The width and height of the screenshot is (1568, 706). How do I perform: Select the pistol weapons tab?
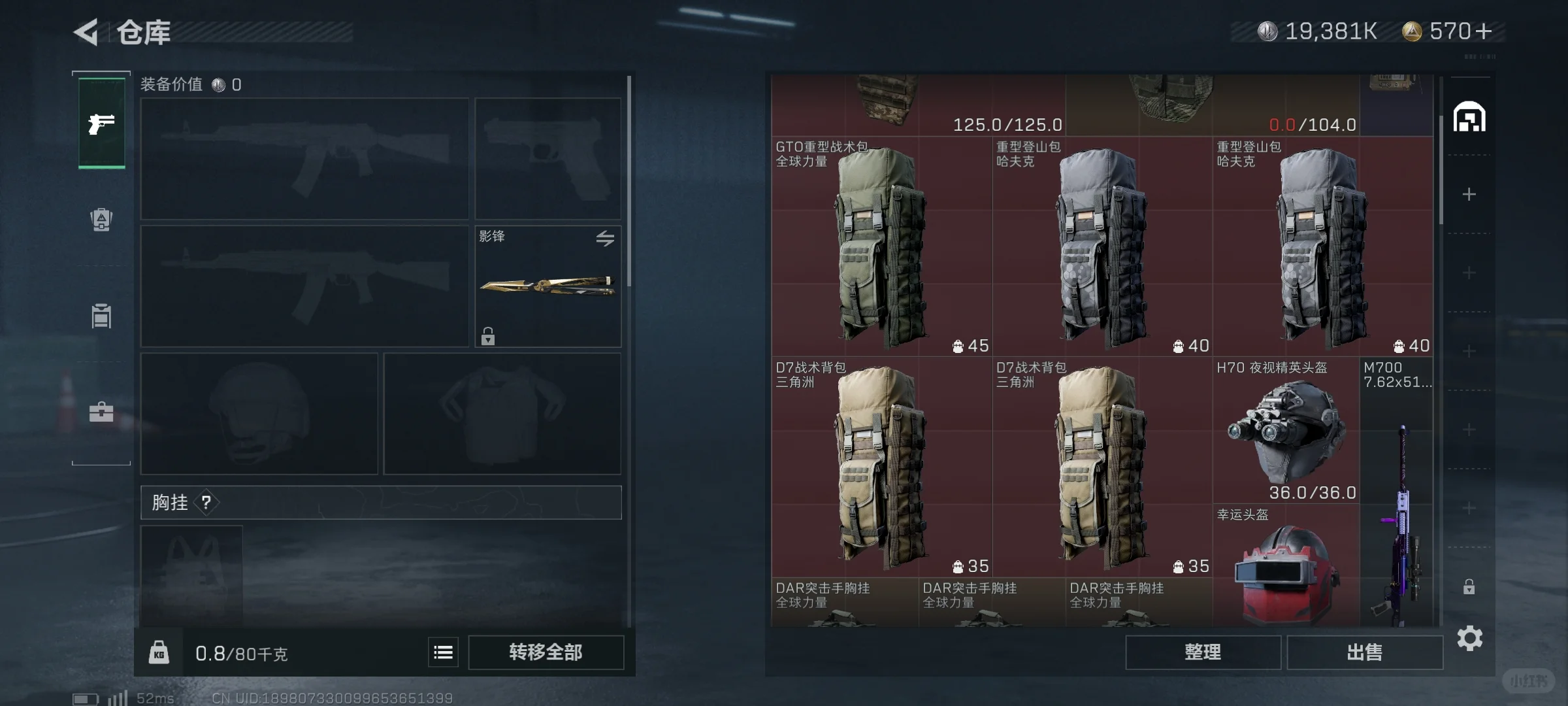[101, 123]
